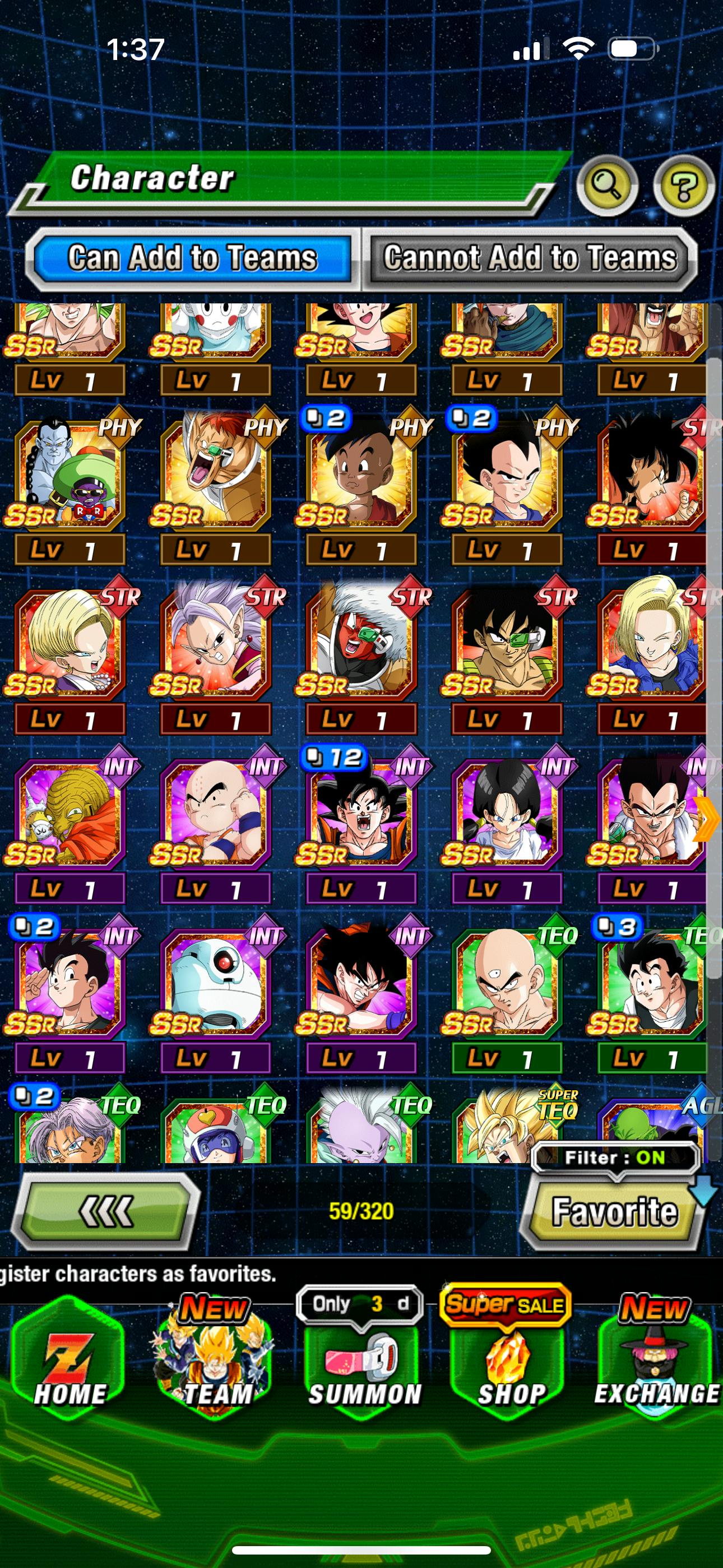This screenshot has width=723, height=1568.
Task: Open the SHOP menu
Action: [x=510, y=1362]
